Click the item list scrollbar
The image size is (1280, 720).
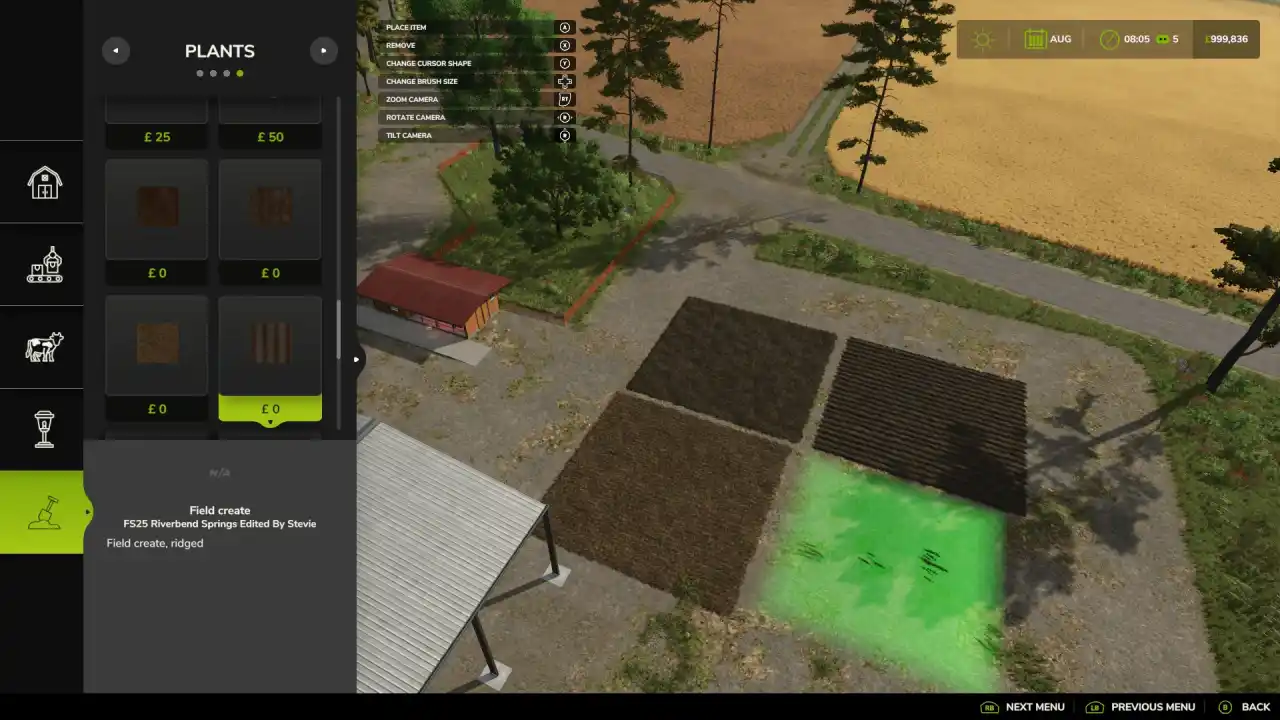339,330
